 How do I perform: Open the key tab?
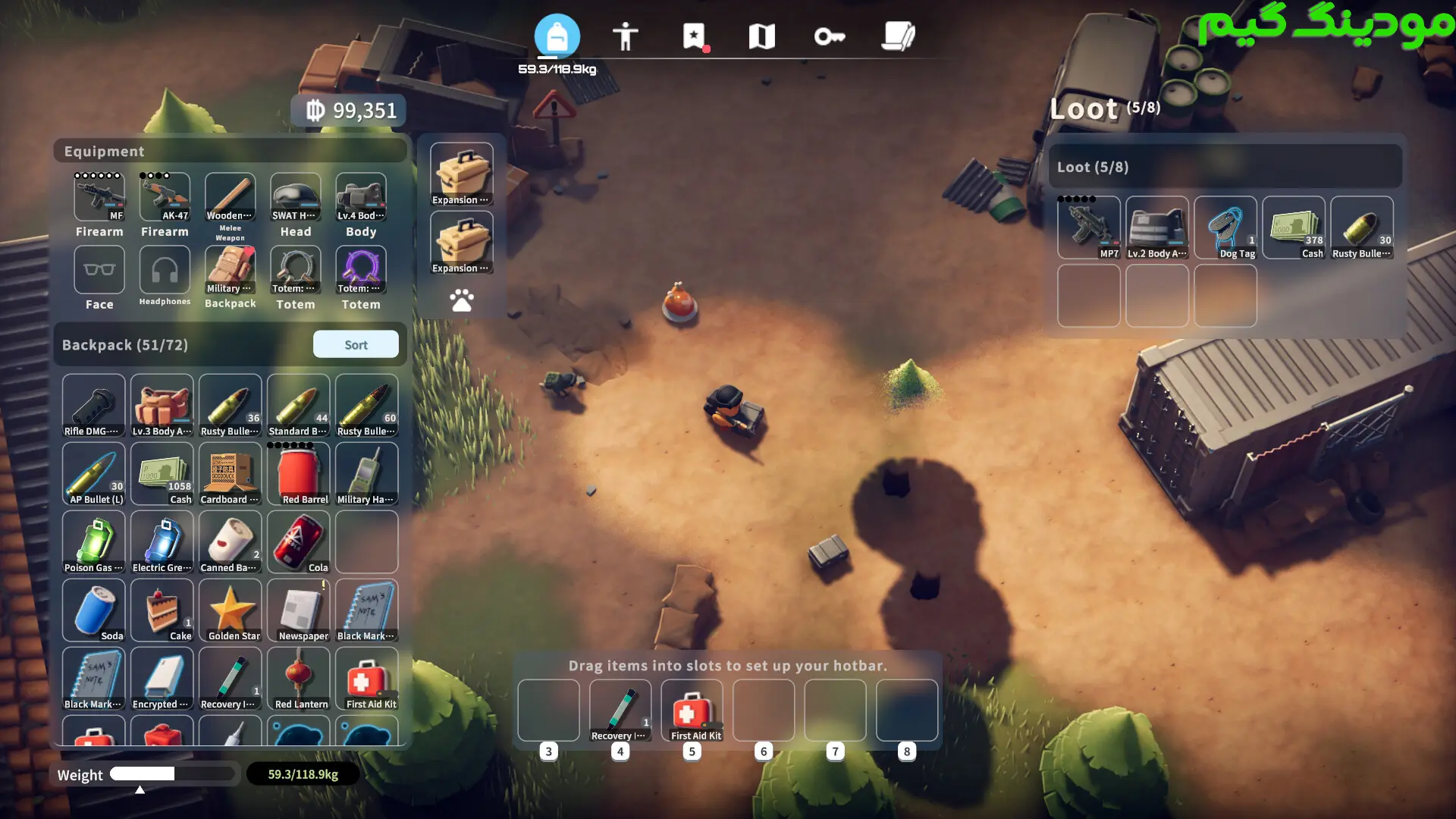coord(830,36)
